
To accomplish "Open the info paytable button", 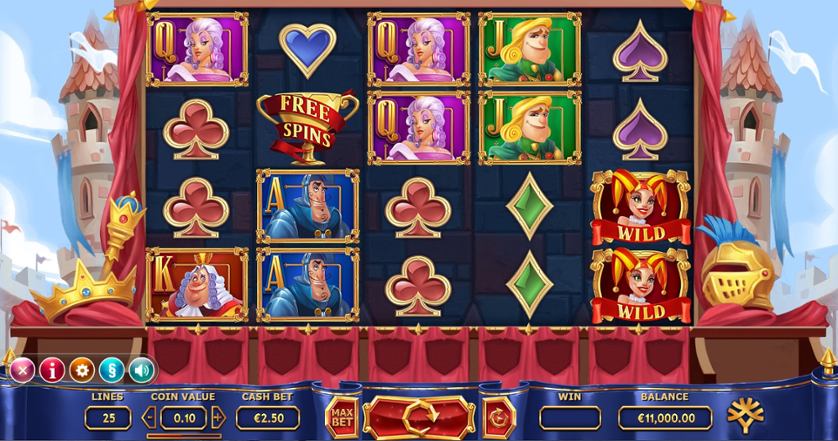I will 51,369.
